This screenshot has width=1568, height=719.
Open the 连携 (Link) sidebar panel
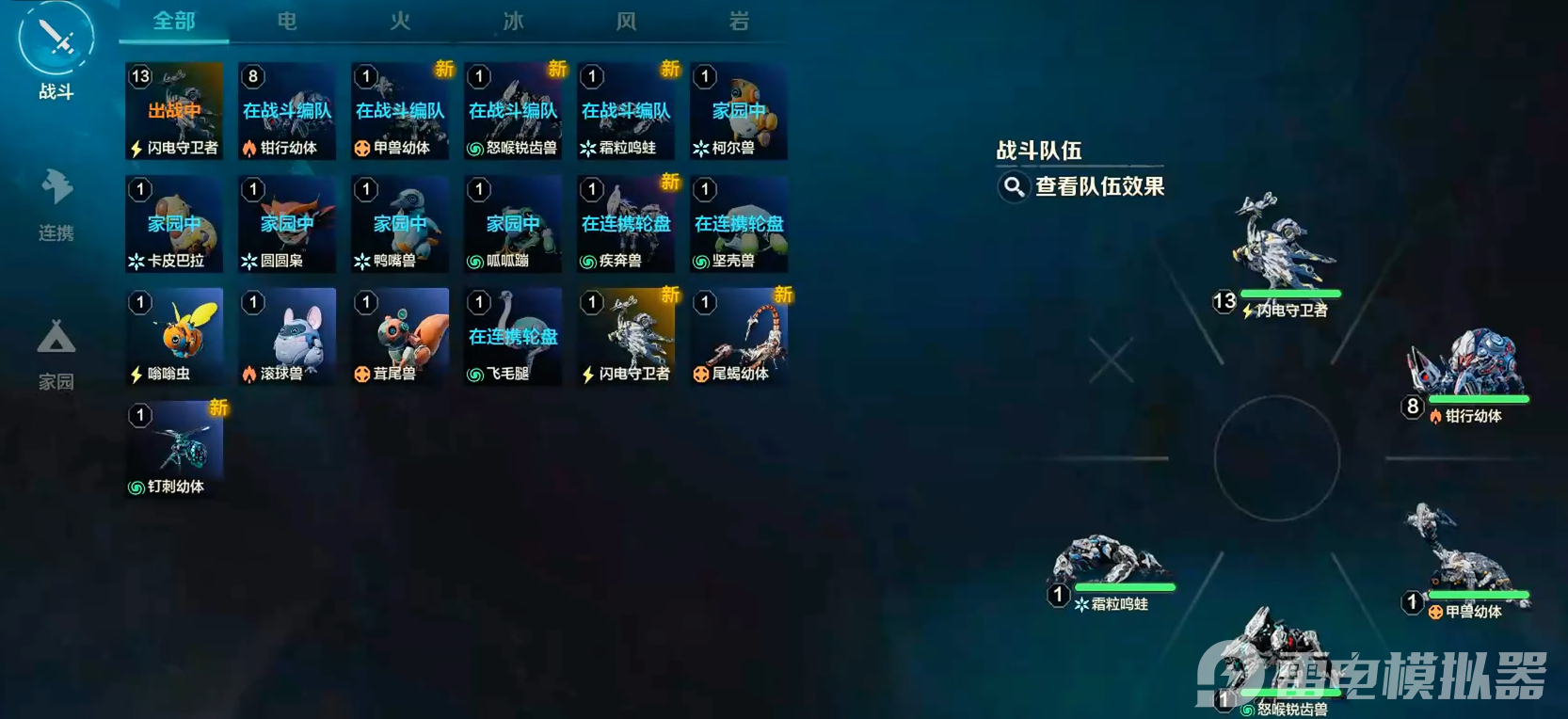(x=55, y=198)
